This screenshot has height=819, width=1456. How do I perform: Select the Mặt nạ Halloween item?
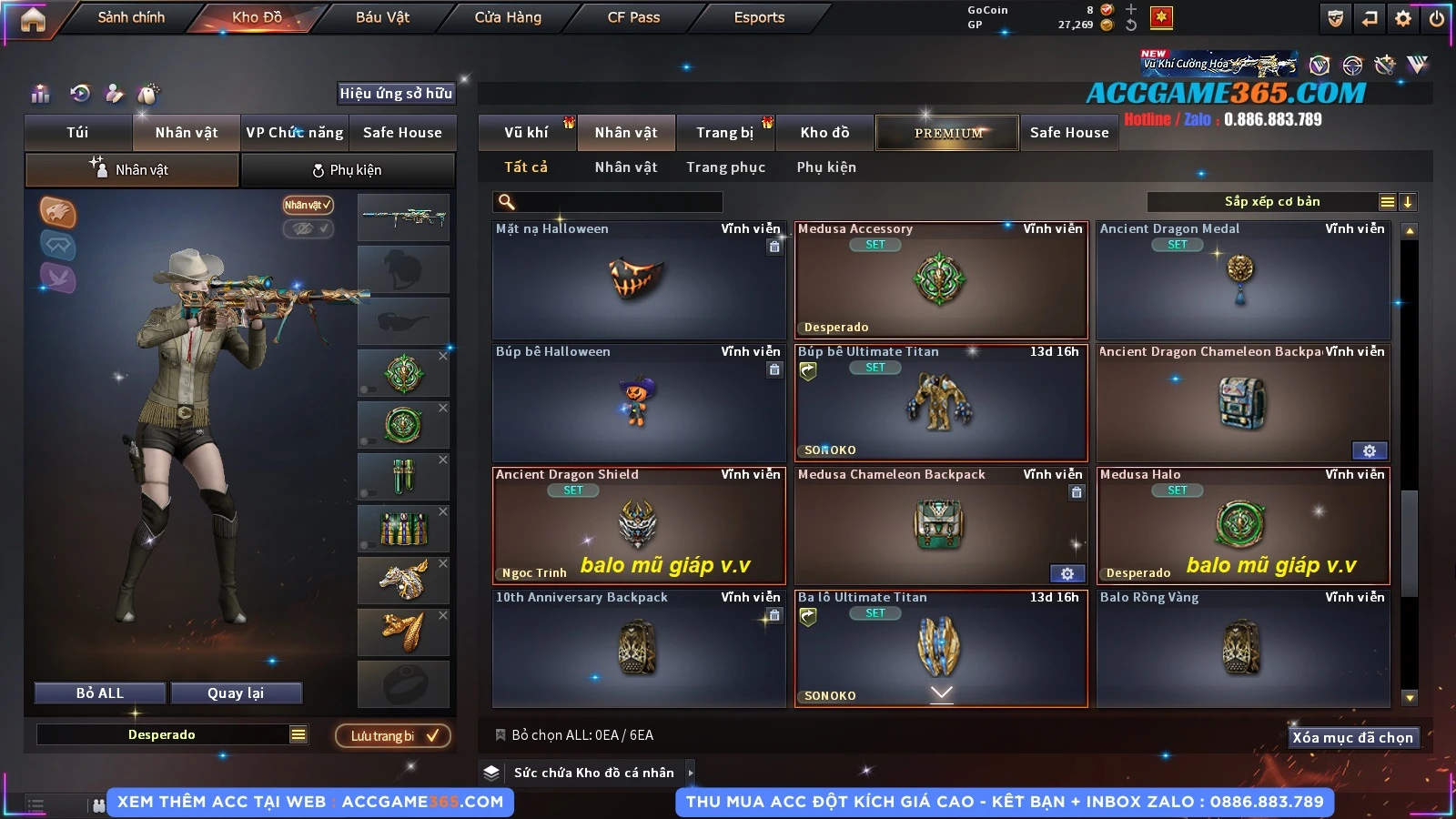638,280
